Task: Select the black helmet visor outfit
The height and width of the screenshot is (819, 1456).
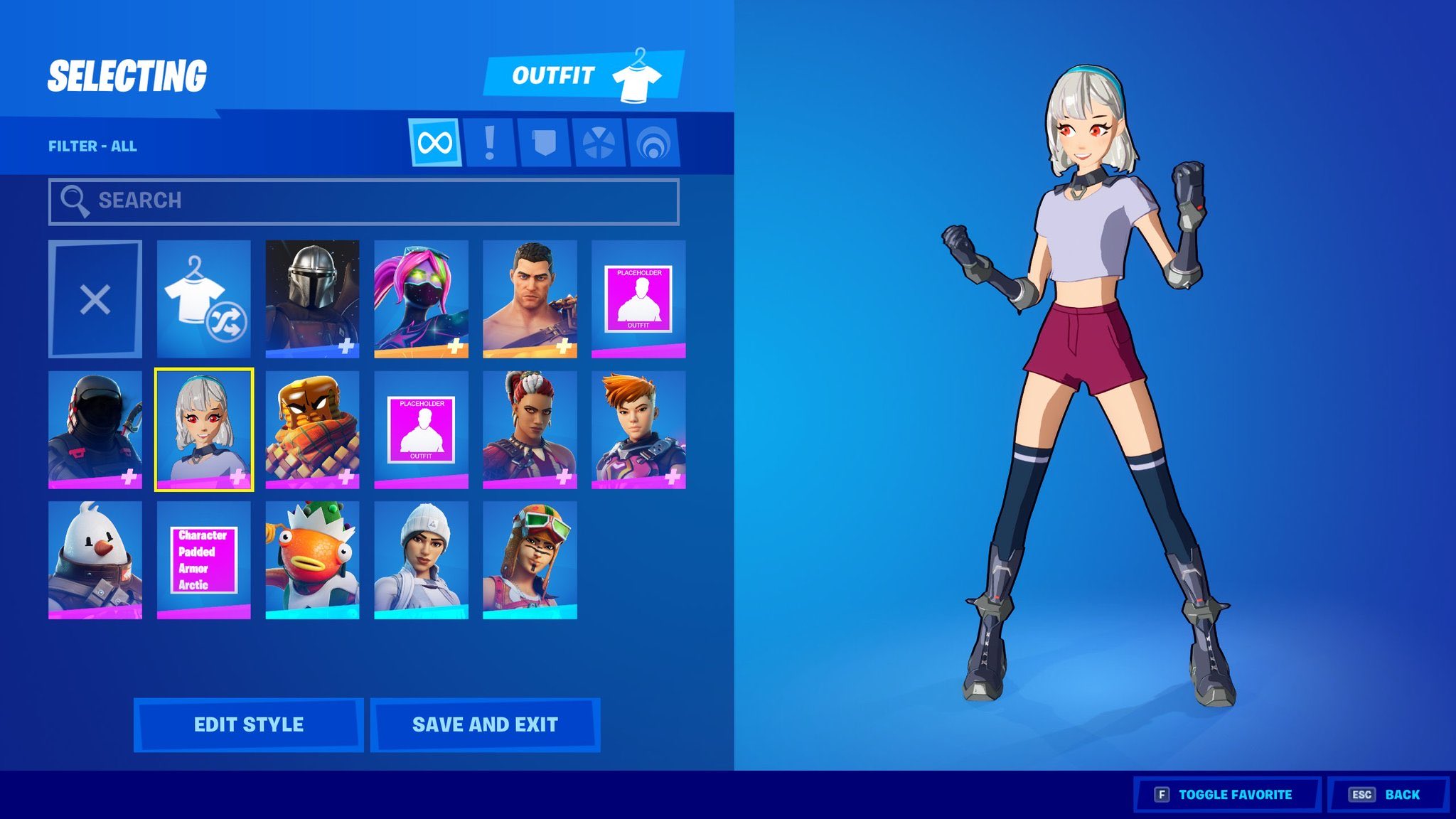Action: [95, 429]
